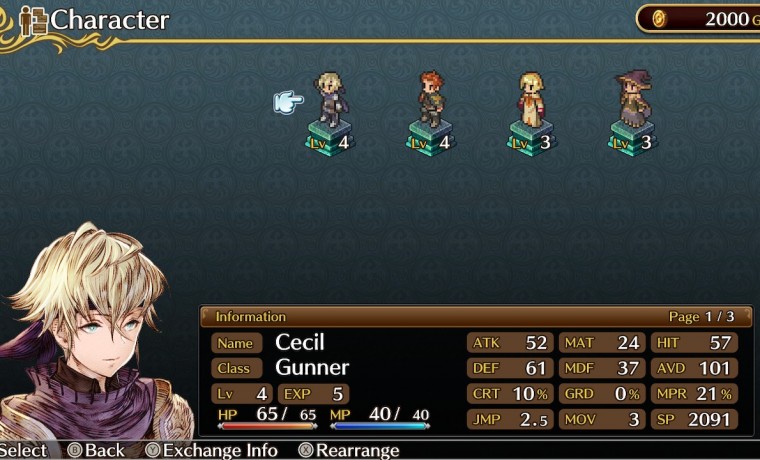Select Cecil, the grey-clad blonde unit

click(329, 100)
